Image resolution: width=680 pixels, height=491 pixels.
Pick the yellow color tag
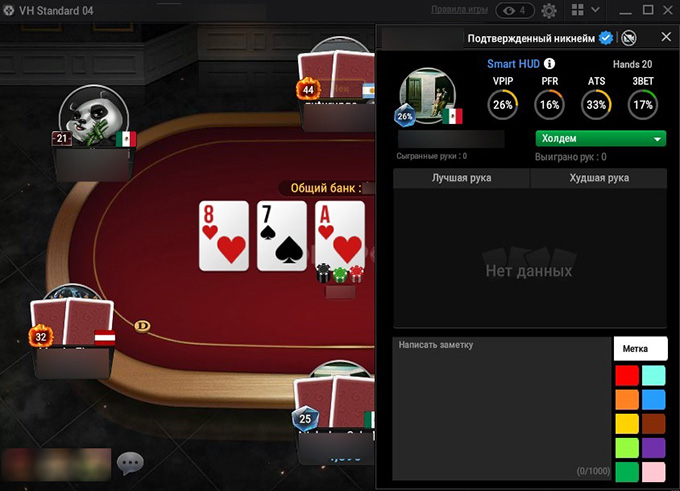click(x=627, y=448)
